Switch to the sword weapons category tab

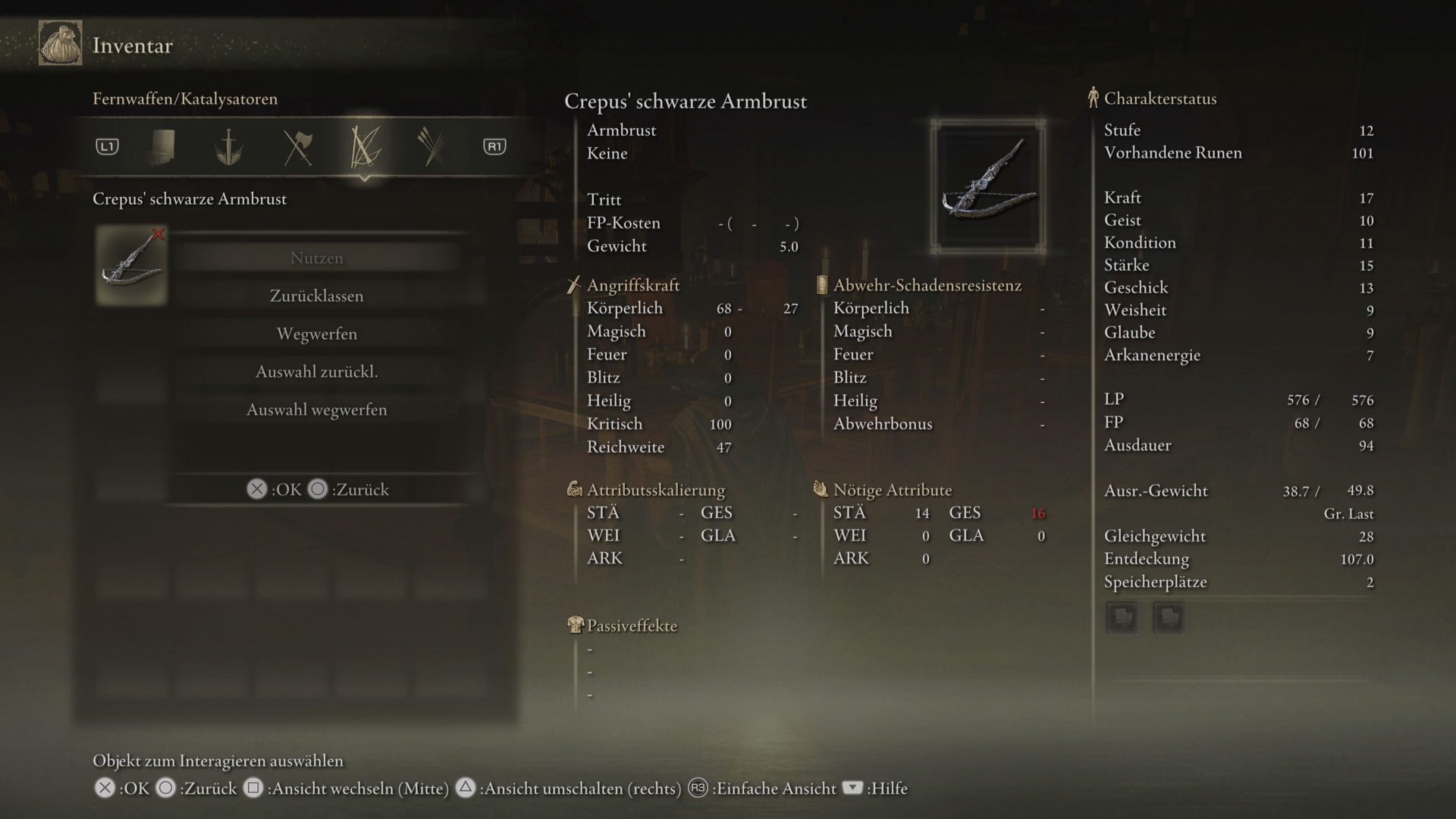pos(227,147)
